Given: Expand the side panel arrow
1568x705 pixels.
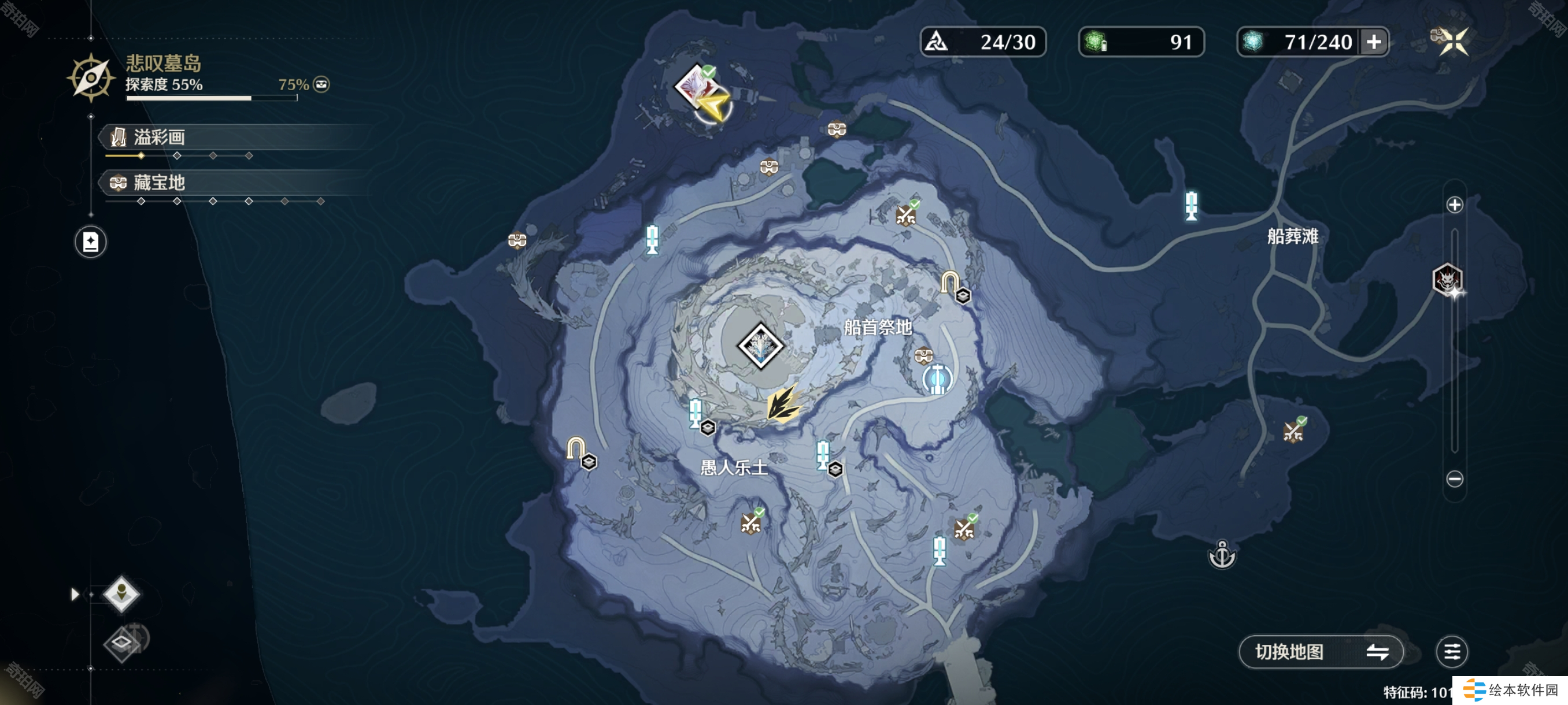Looking at the screenshot, I should pyautogui.click(x=75, y=593).
